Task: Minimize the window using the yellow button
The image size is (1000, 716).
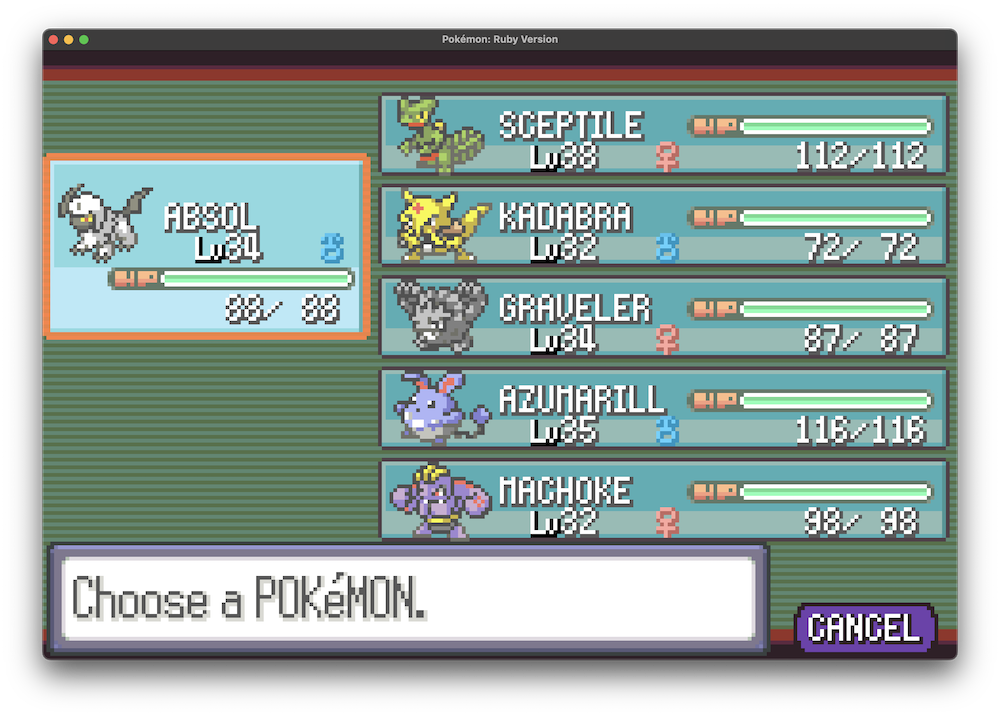Action: coord(69,39)
